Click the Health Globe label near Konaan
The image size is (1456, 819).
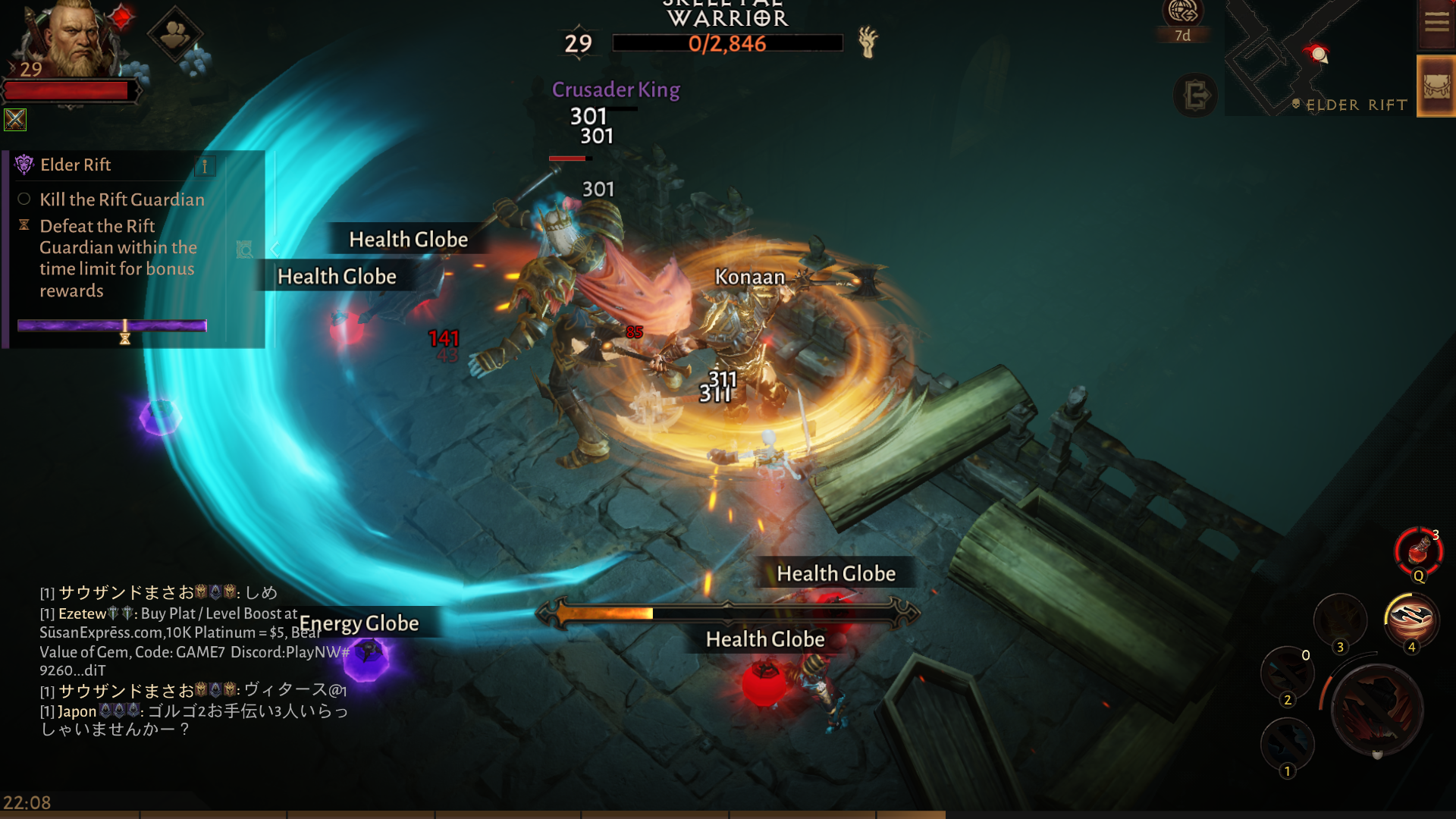coord(836,573)
